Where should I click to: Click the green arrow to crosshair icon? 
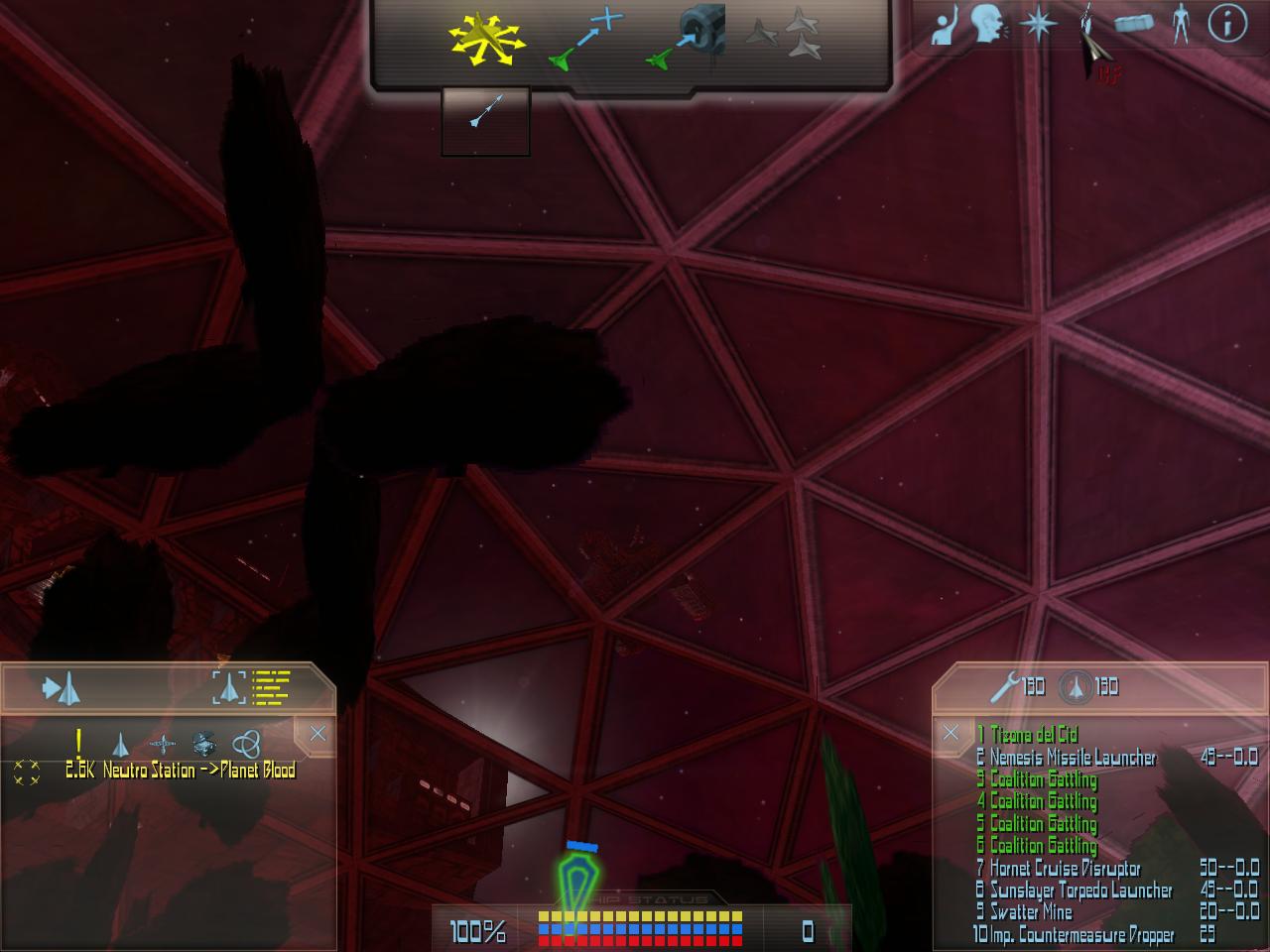586,40
